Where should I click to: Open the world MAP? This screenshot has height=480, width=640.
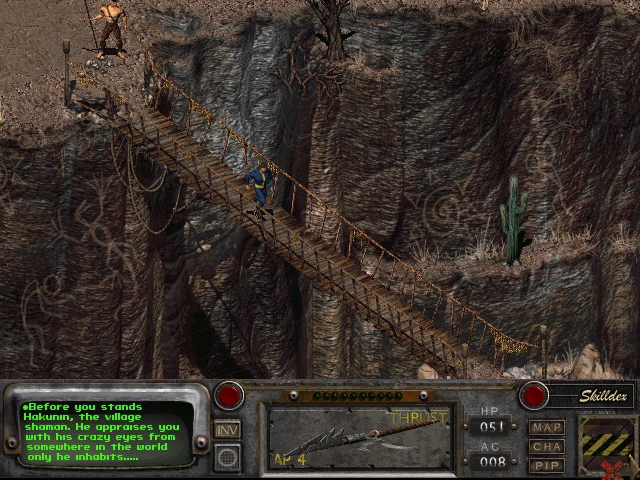pyautogui.click(x=547, y=427)
